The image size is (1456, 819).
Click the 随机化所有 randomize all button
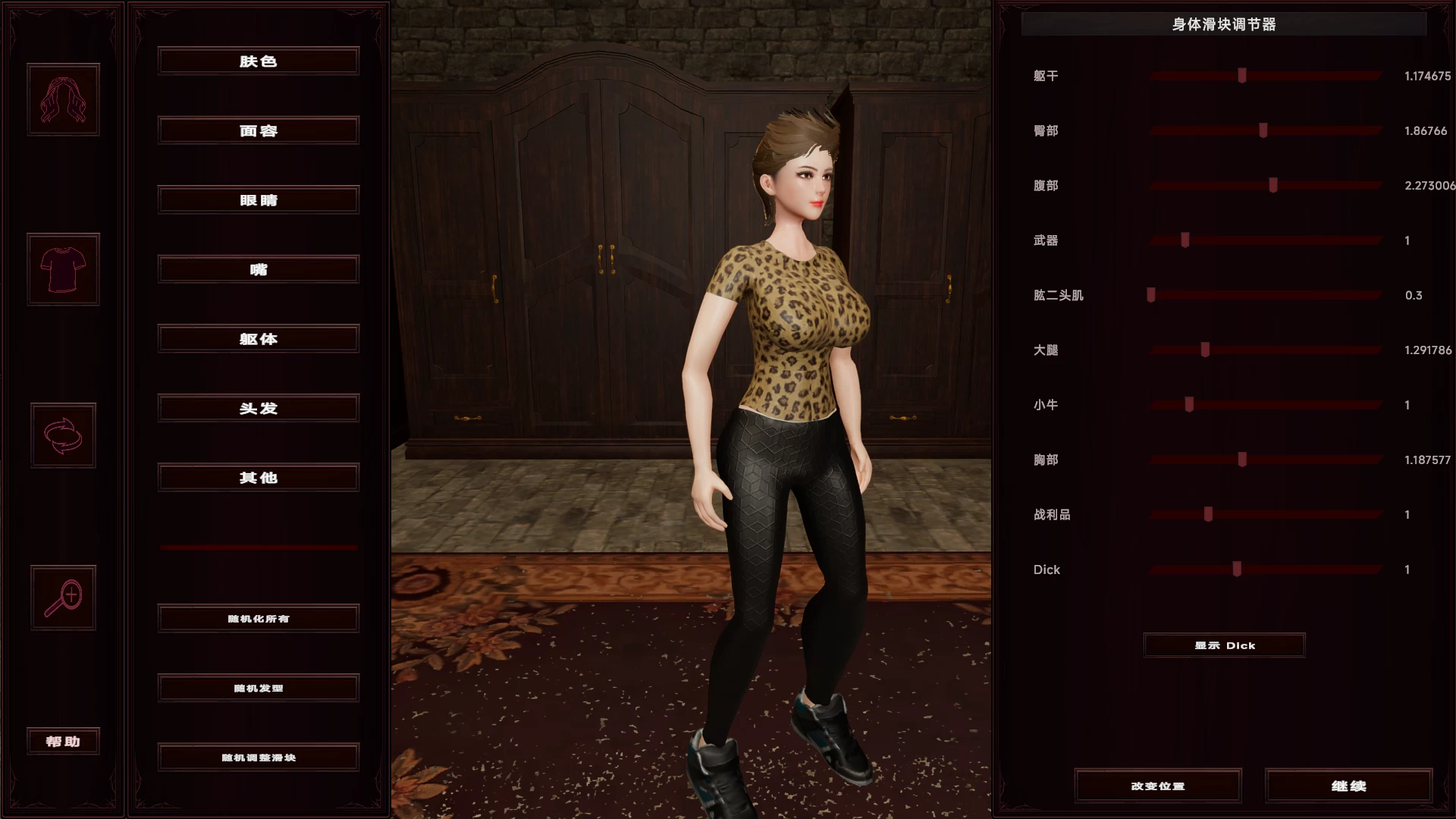tap(258, 619)
